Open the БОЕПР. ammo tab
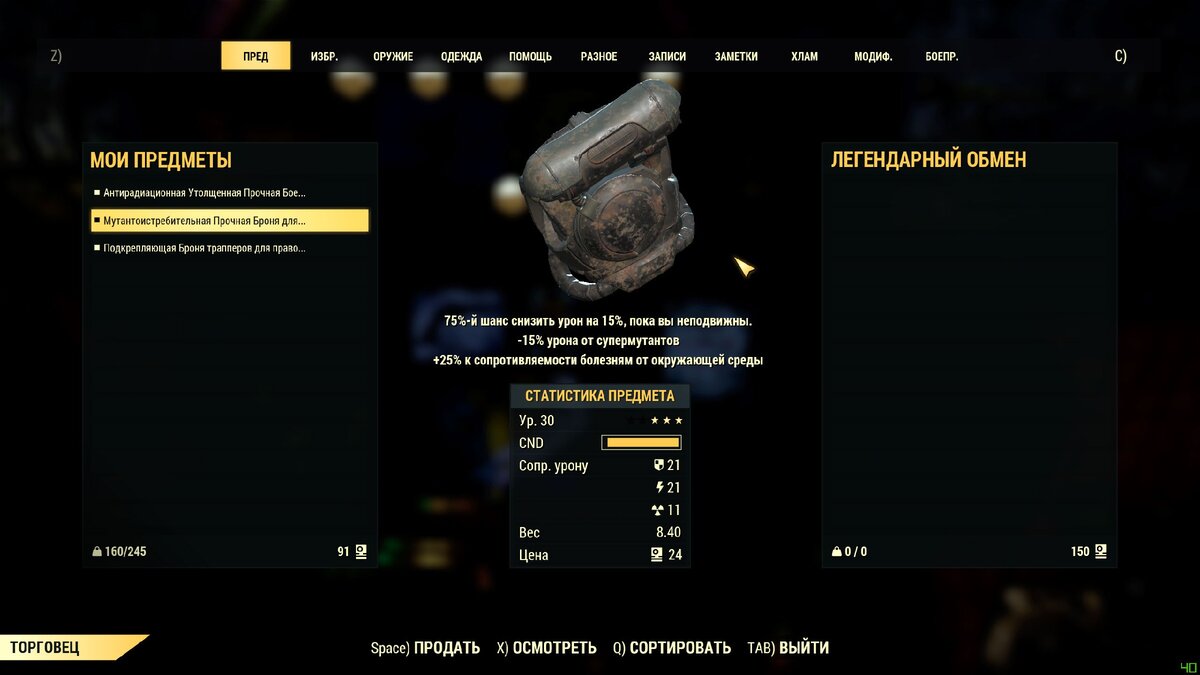 pos(942,57)
